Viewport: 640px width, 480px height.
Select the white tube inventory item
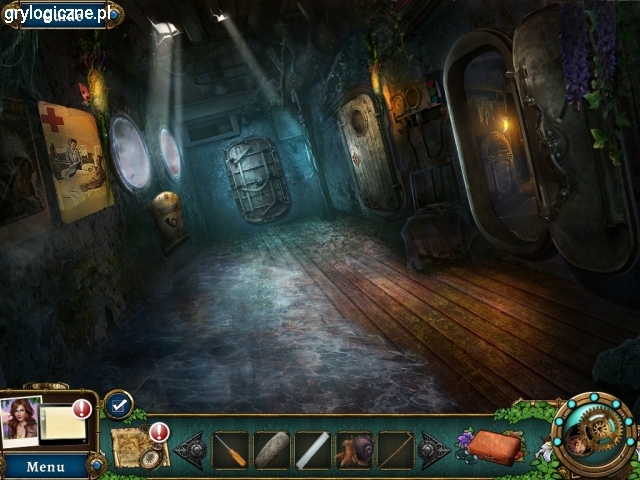[x=312, y=450]
